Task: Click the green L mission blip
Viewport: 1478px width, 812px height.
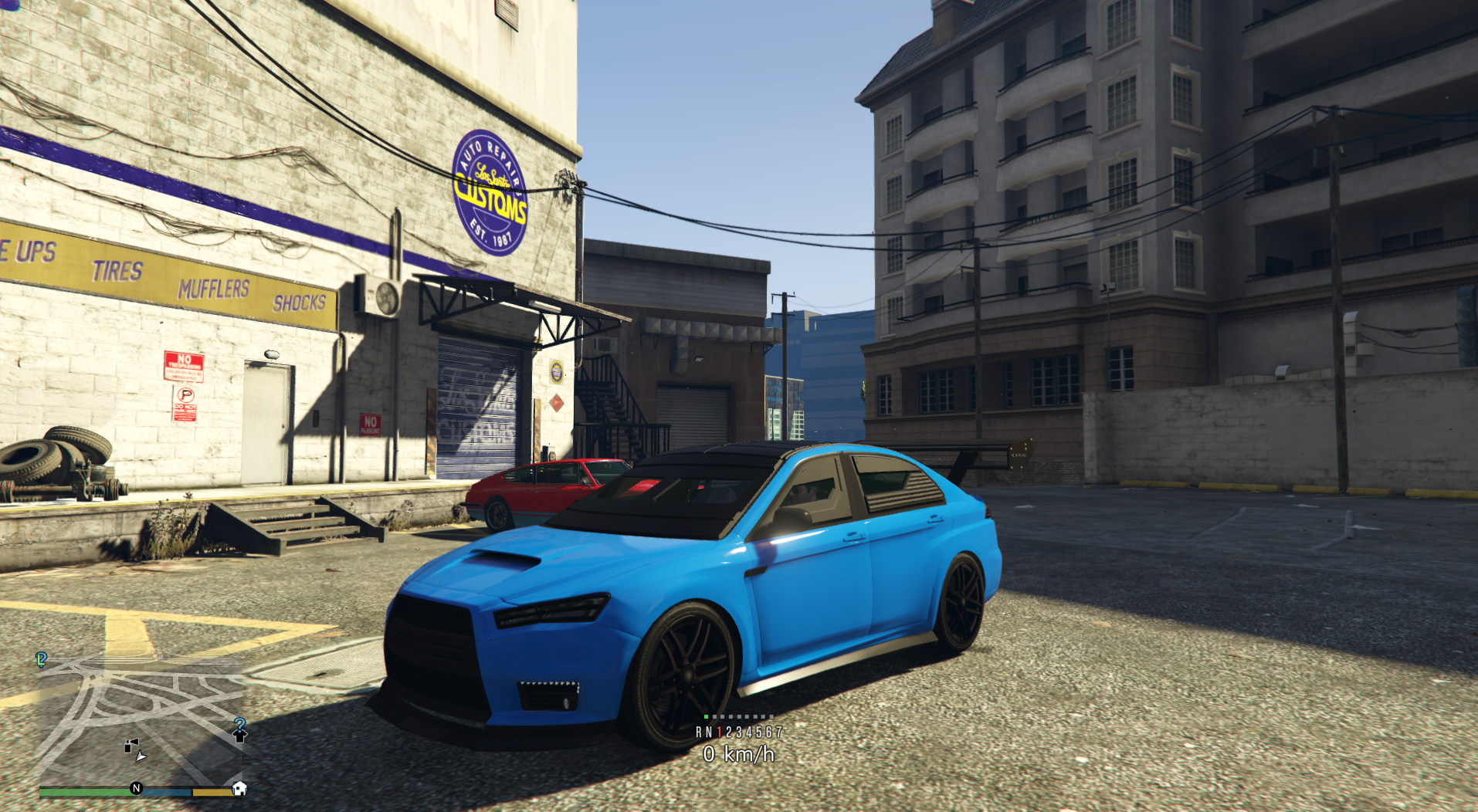Action: [41, 659]
